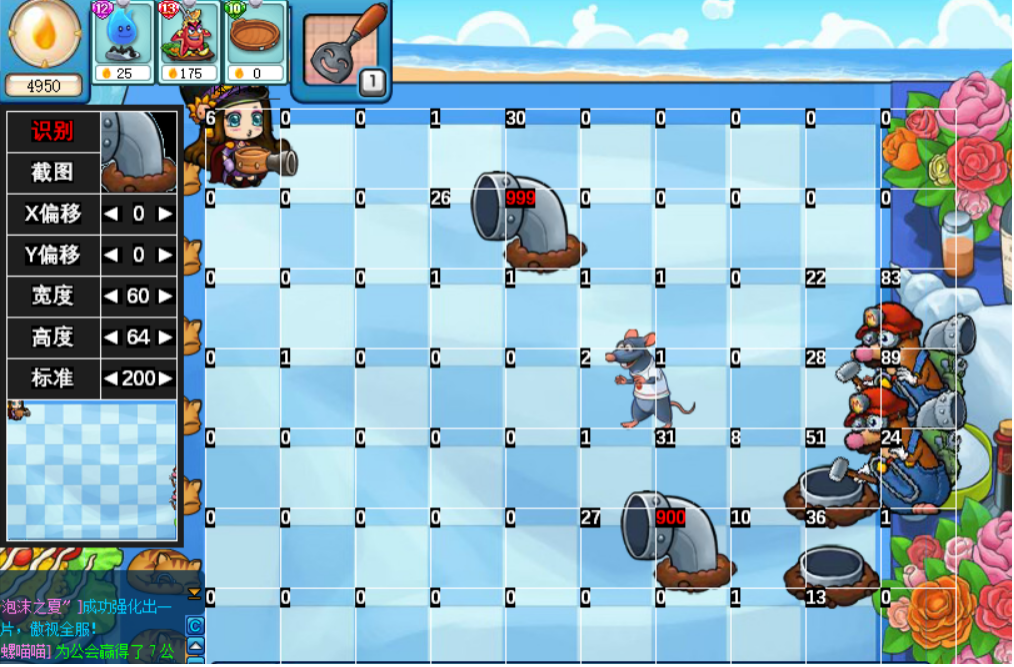Decrease the 高度 height value
This screenshot has width=1014, height=667.
coord(111,338)
